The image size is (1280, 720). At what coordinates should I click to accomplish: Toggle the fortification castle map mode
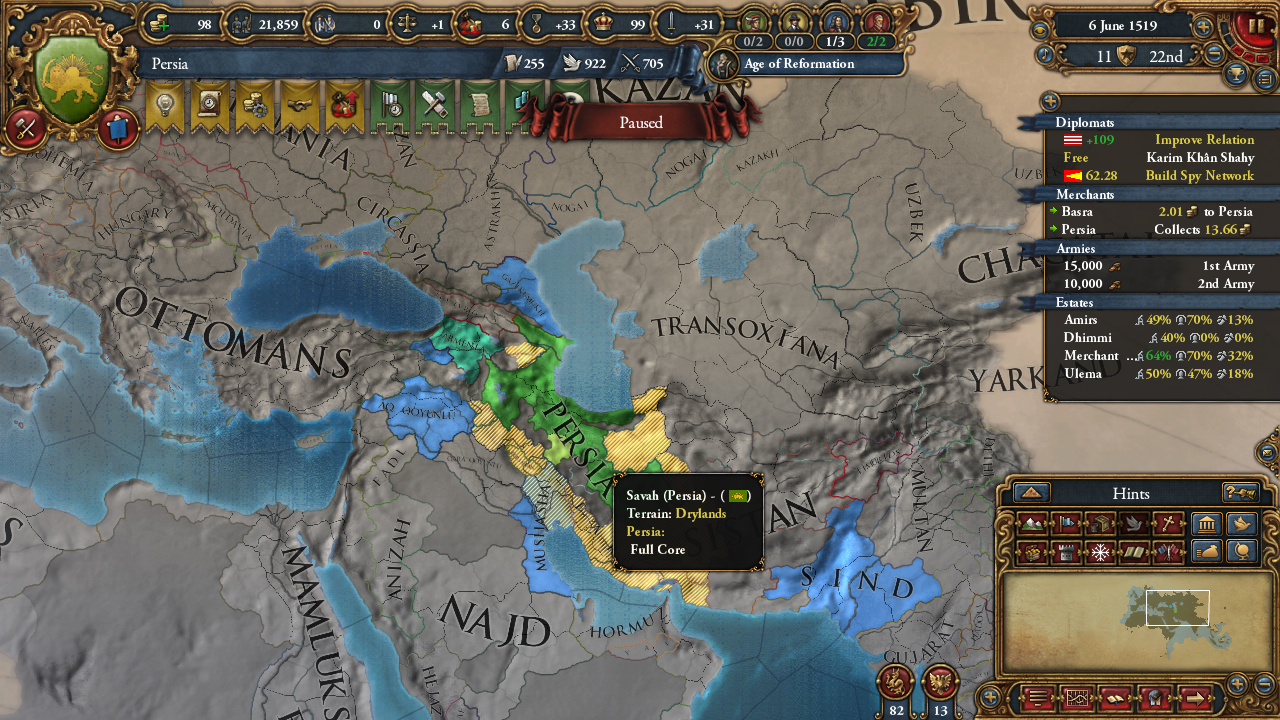pyautogui.click(x=1065, y=551)
